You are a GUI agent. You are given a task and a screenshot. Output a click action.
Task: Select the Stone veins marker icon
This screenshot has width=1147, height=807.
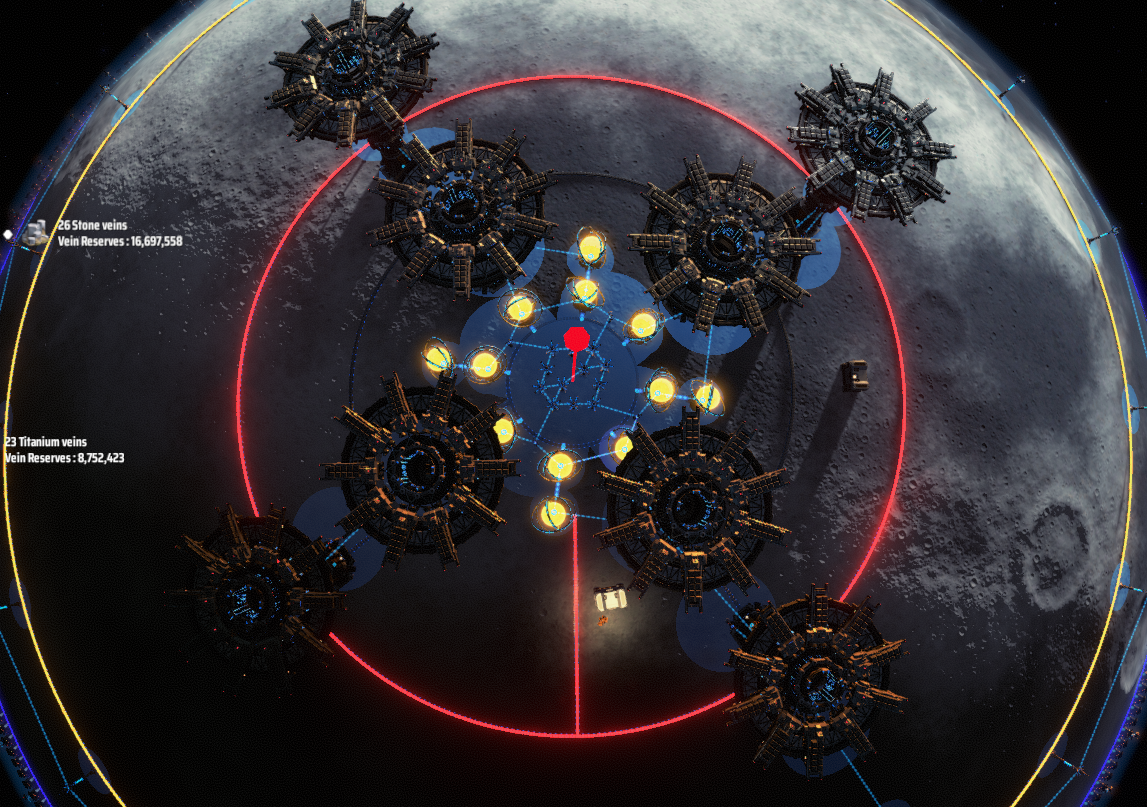[37, 232]
